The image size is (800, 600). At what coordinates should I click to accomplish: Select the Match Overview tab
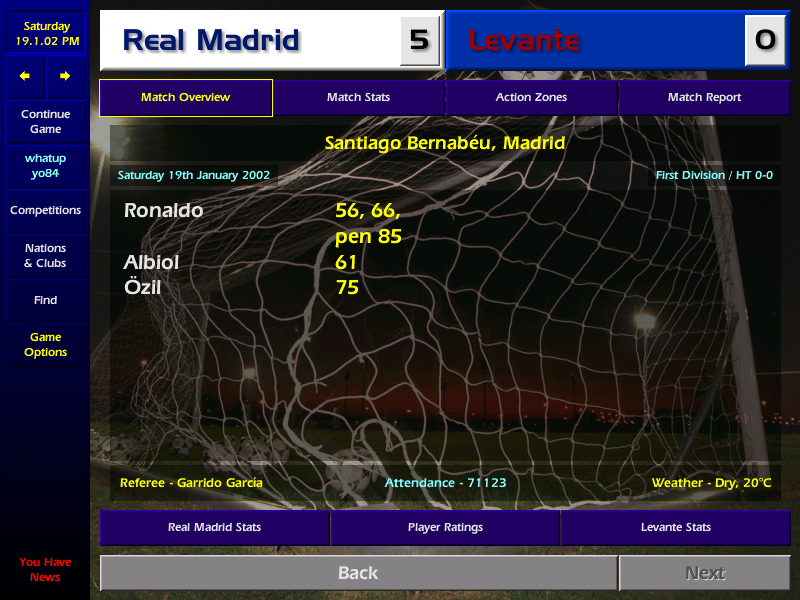point(185,98)
